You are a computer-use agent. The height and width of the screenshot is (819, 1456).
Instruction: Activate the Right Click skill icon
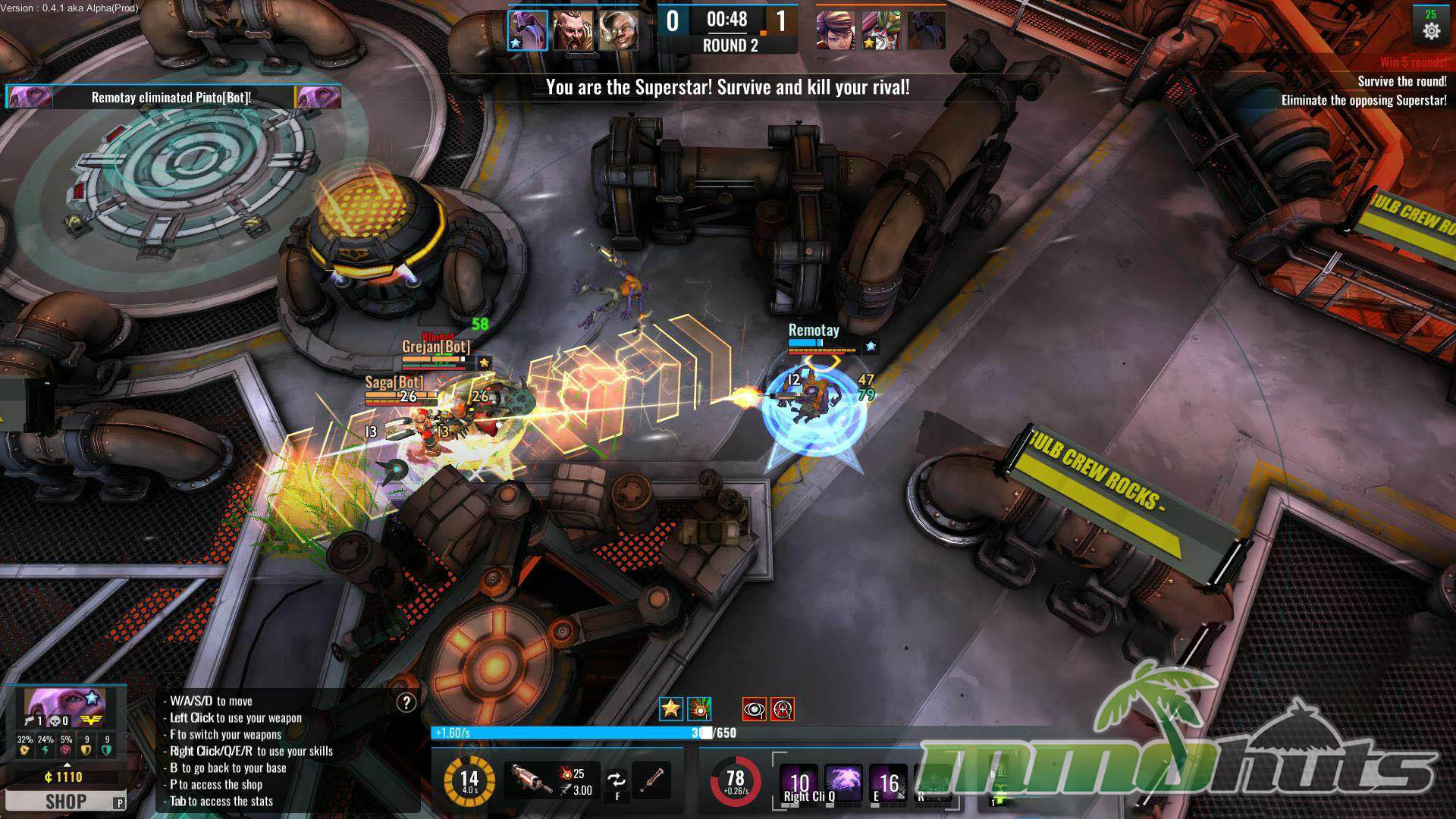(799, 783)
